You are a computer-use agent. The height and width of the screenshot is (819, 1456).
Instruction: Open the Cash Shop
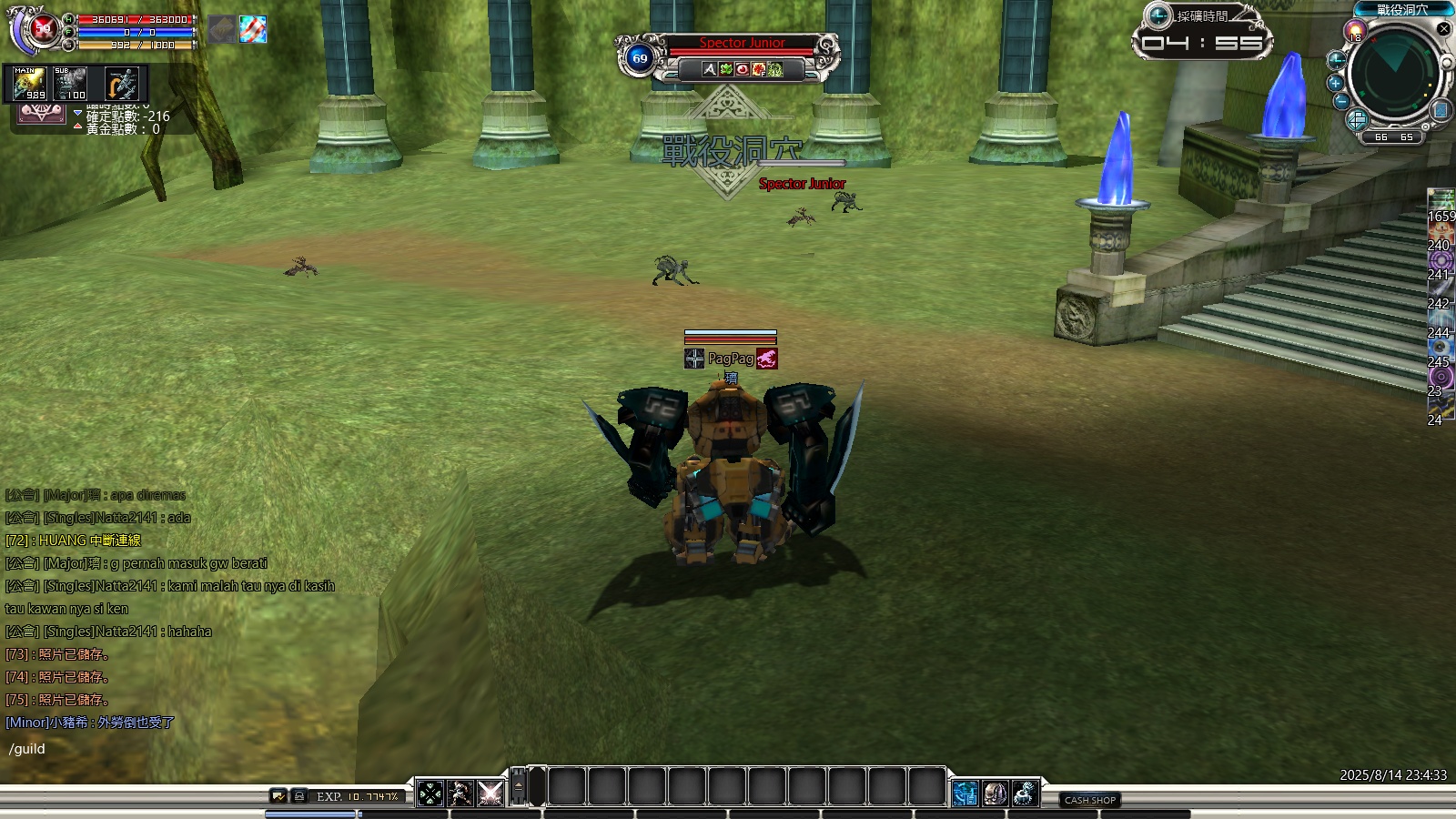click(1090, 800)
